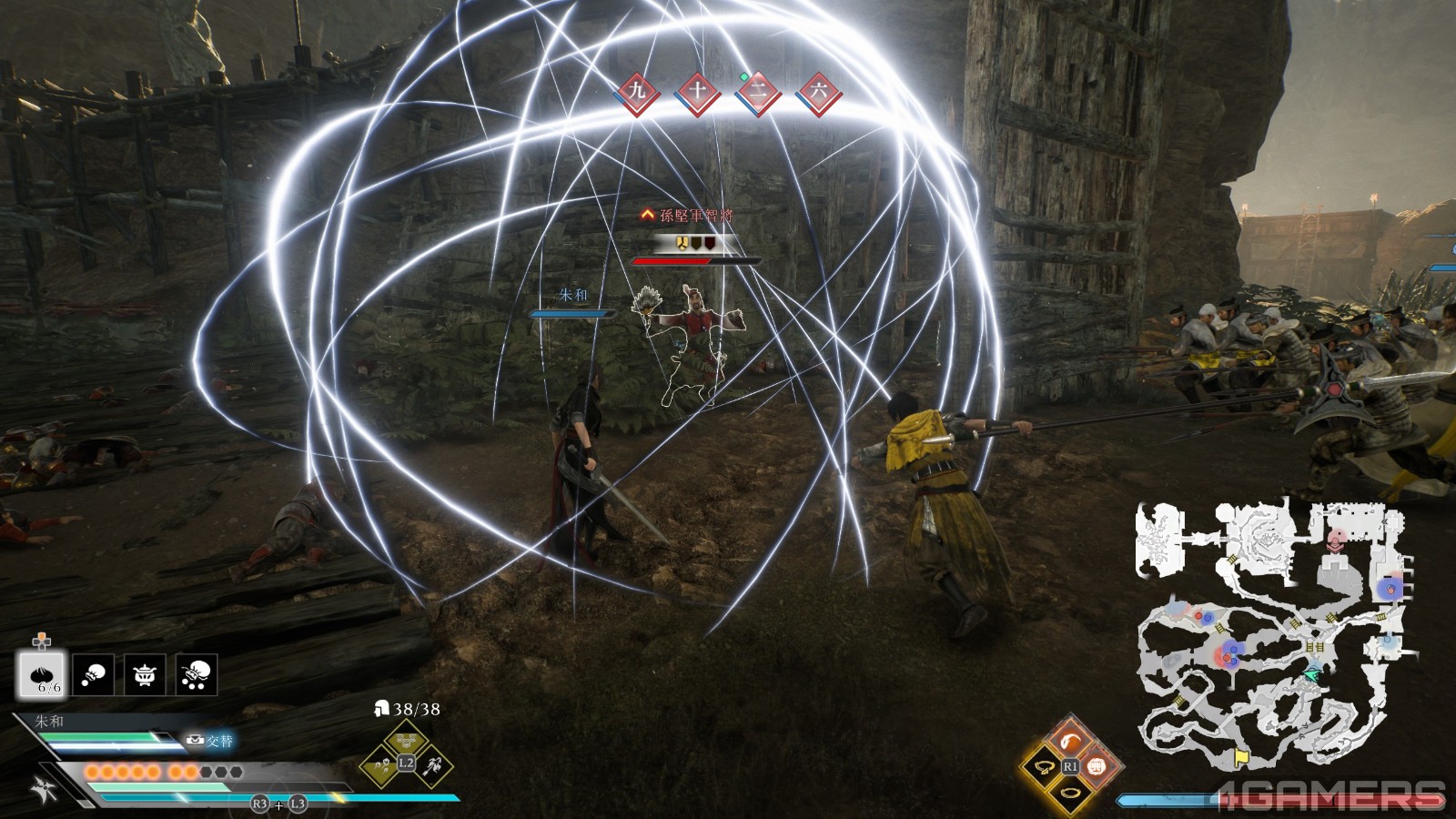Screen dimensions: 1456x819
Task: Click the 交替 swap indicator
Action: (209, 741)
